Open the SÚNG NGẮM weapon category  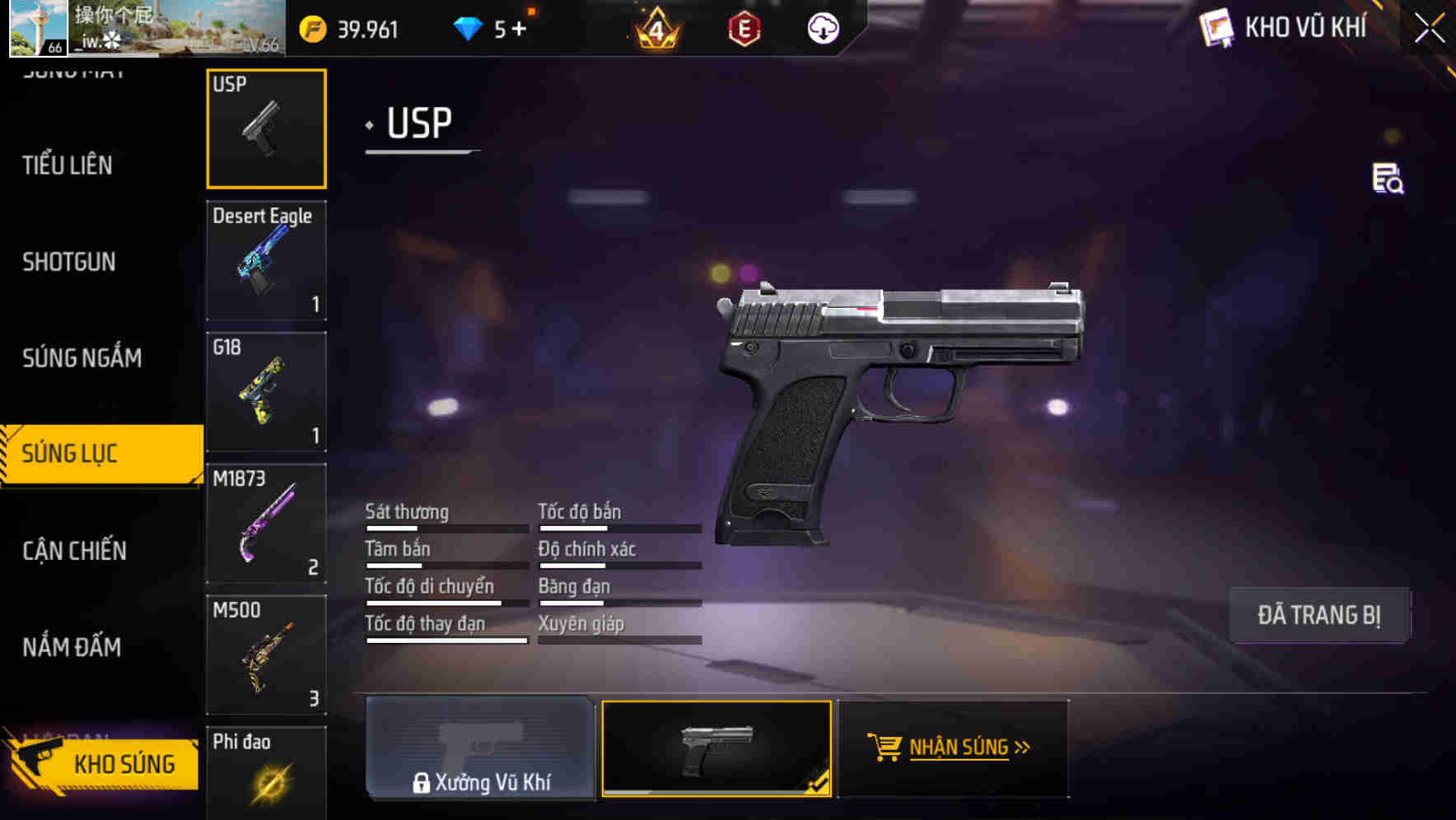(82, 358)
